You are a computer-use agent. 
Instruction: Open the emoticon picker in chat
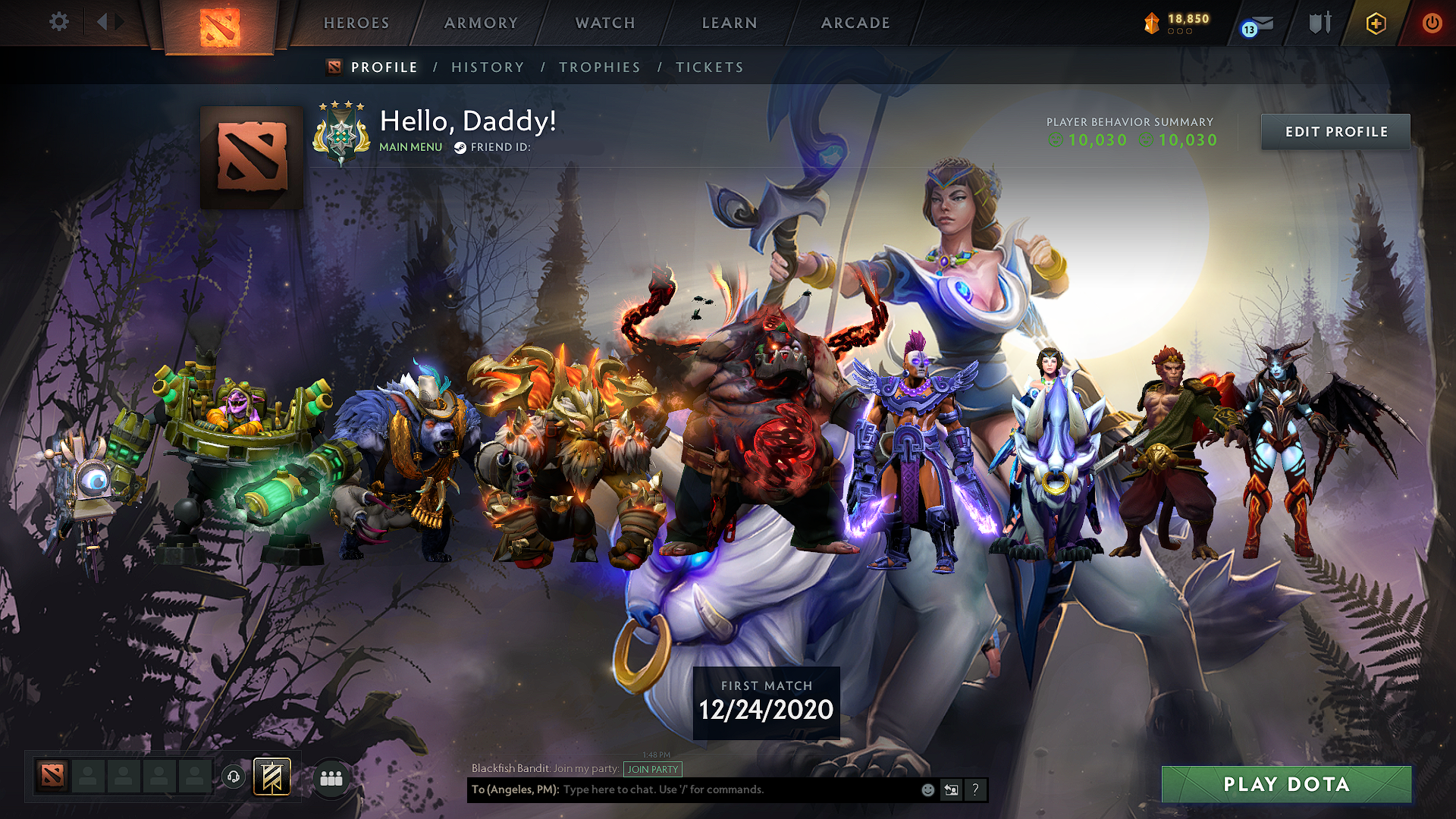click(927, 789)
